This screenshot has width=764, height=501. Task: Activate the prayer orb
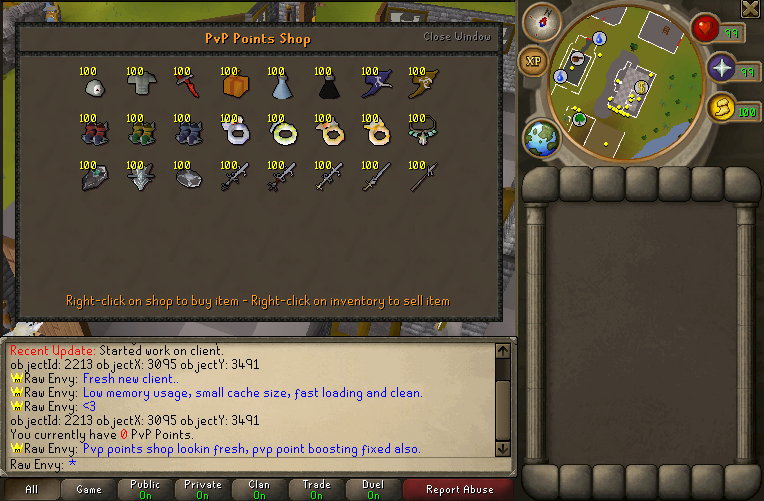click(724, 69)
